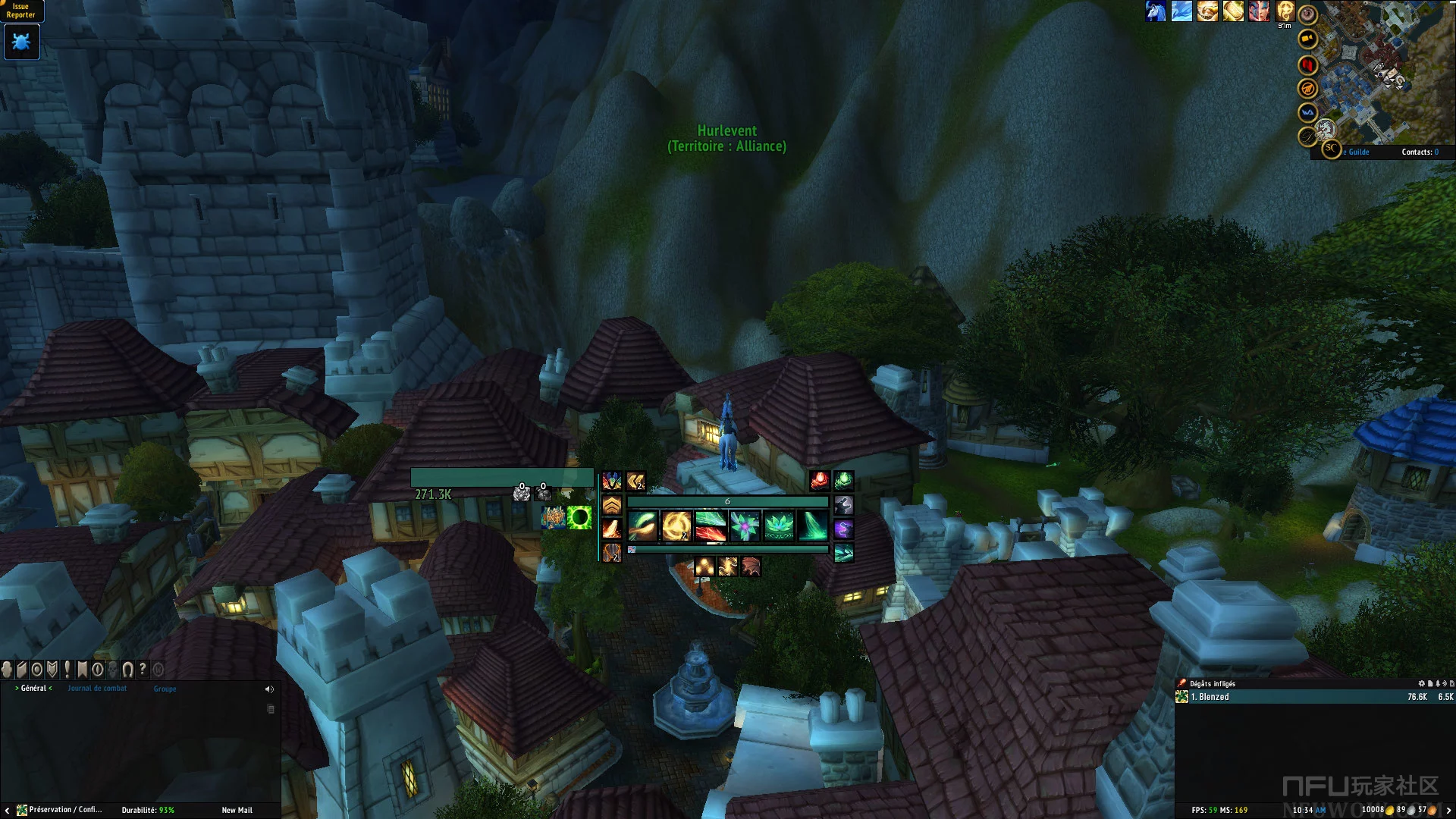Screen dimensions: 1456x819
Task: Open the horseshoe collections micro button
Action: click(127, 670)
